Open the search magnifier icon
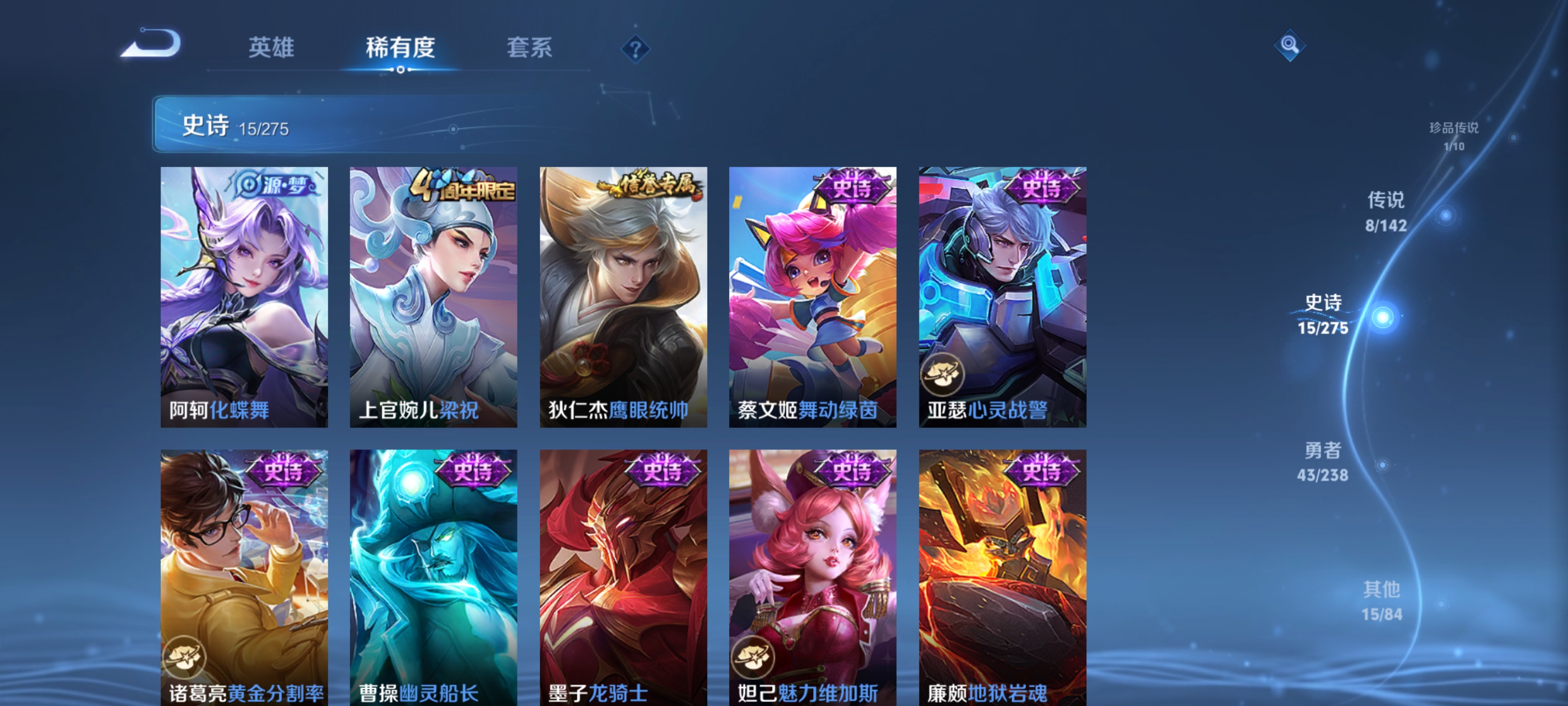1568x706 pixels. [1290, 45]
